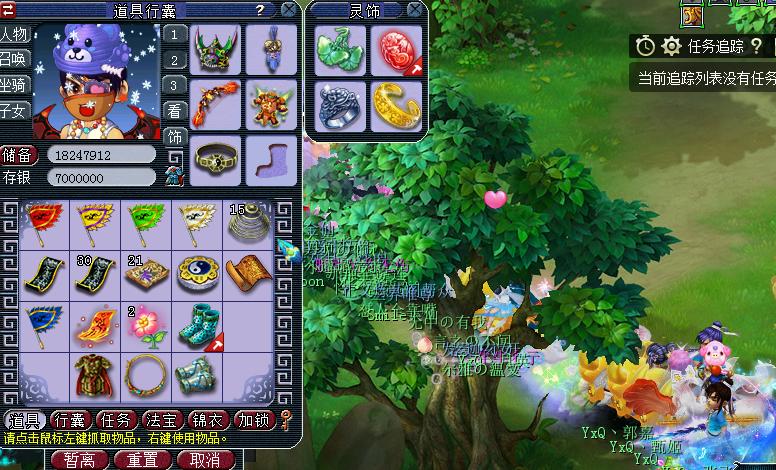Cancel with the 取消 button
Viewport: 776px width, 470px height.
(x=204, y=460)
